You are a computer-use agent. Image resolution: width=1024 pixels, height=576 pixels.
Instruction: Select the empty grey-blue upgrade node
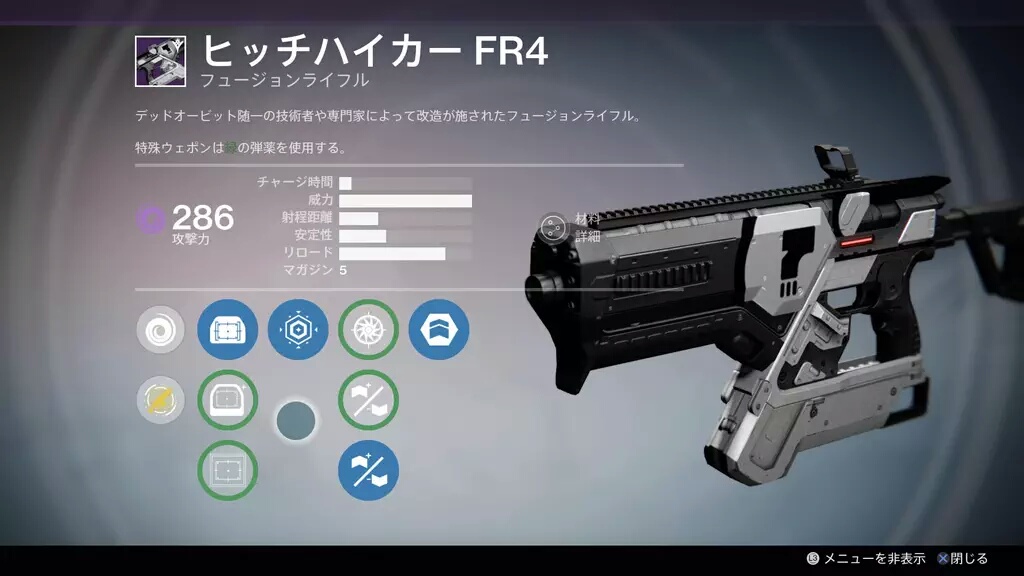296,421
